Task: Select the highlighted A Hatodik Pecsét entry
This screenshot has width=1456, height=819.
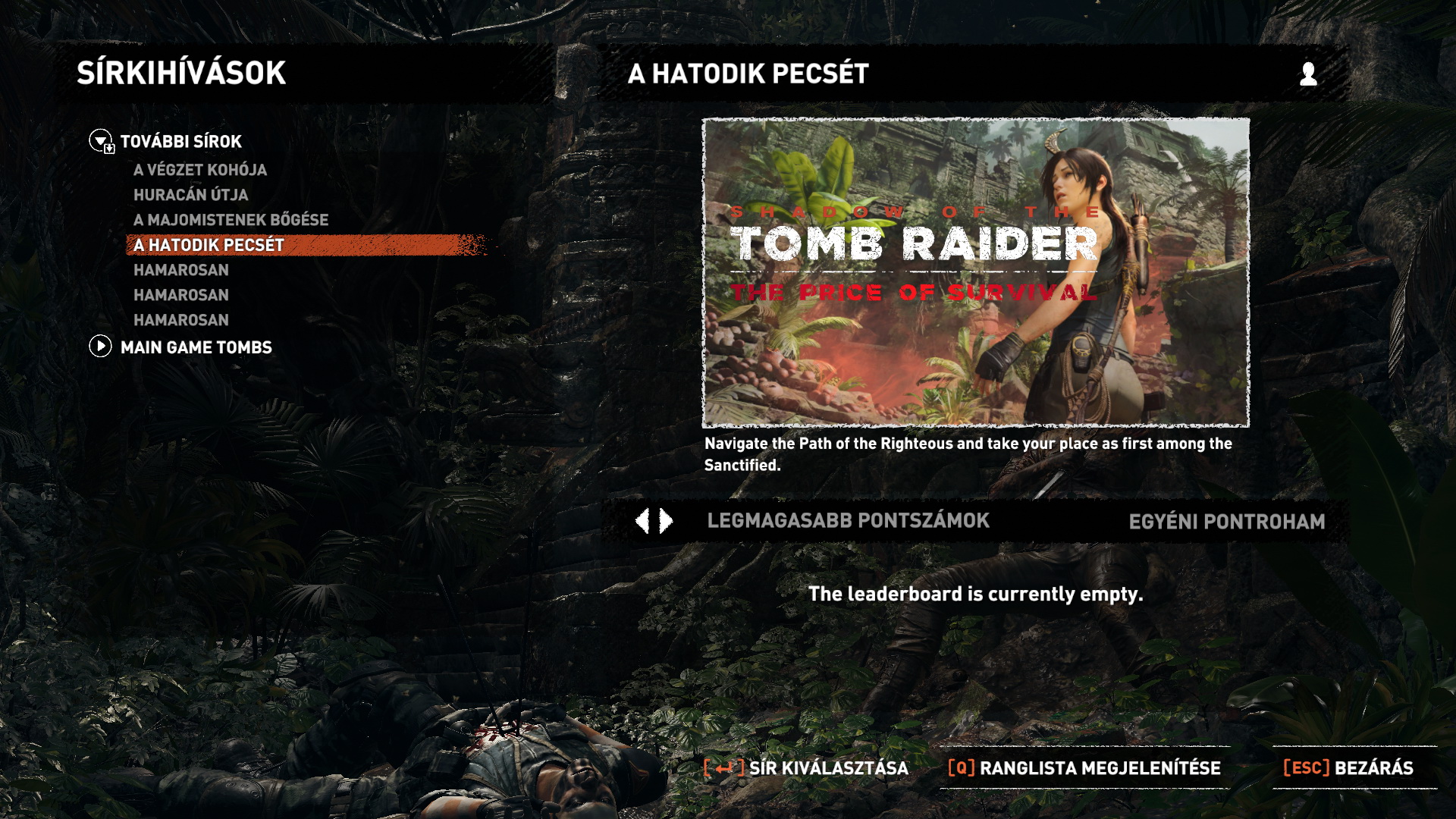Action: (209, 245)
